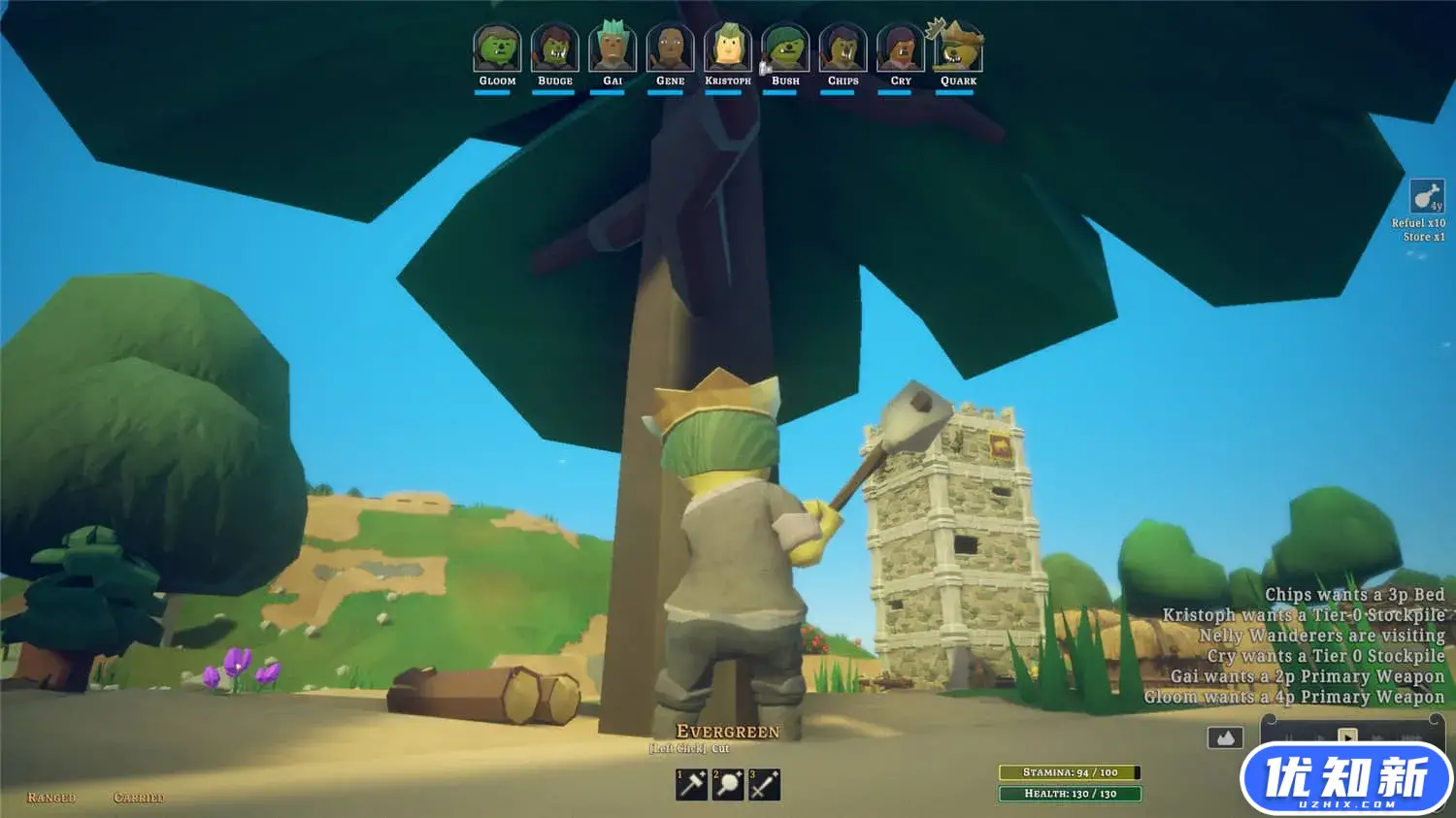The height and width of the screenshot is (818, 1456).
Task: Choose the Gai character portrait
Action: pos(612,49)
